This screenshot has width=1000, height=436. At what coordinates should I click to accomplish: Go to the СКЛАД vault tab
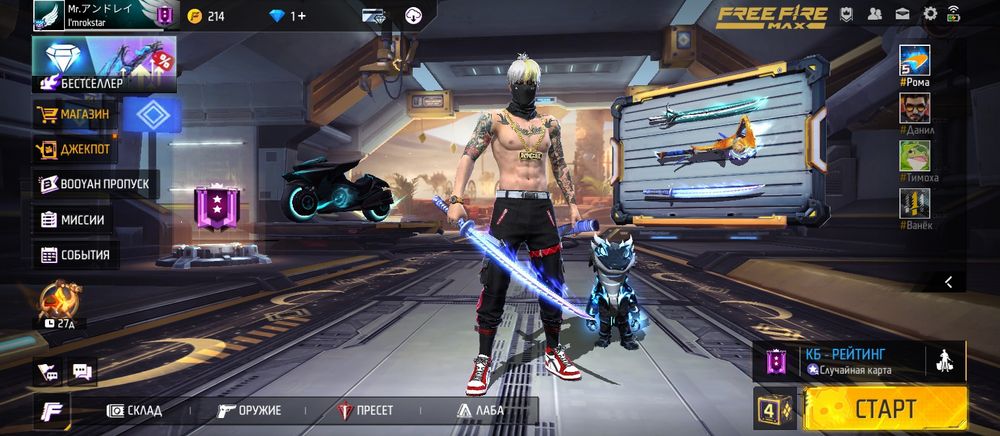[135, 410]
